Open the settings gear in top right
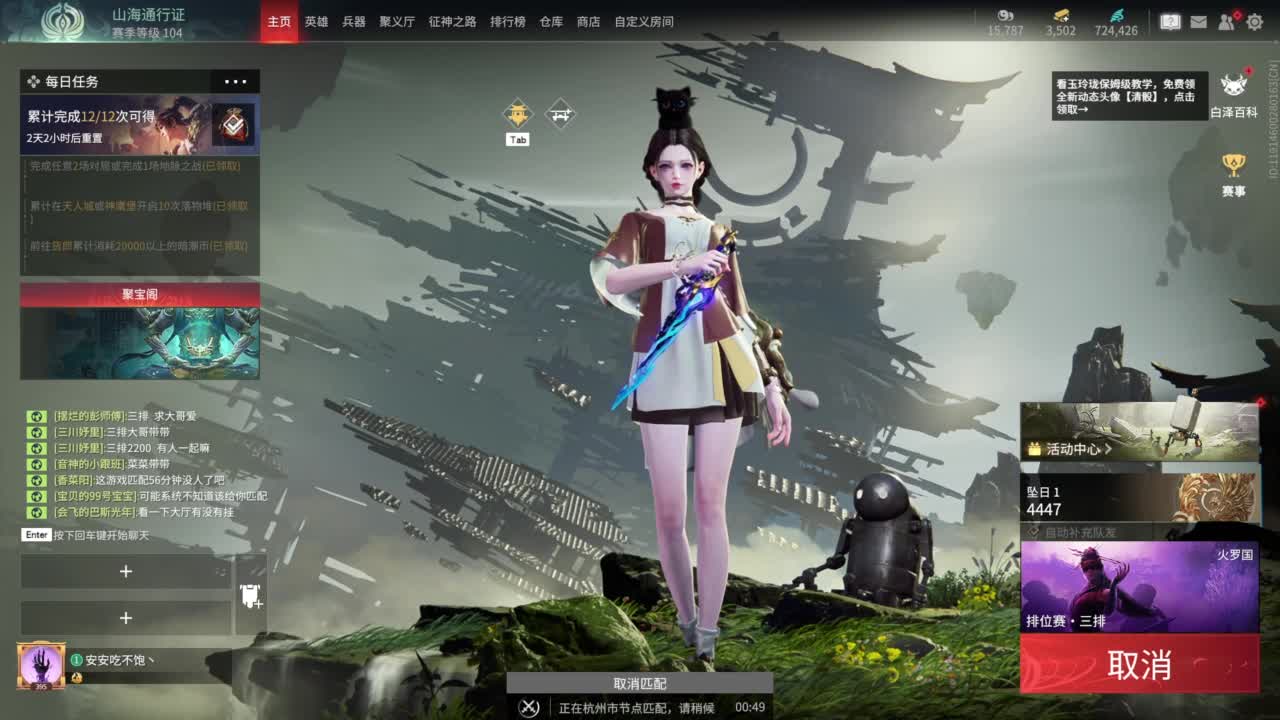1280x720 pixels. pos(1253,19)
